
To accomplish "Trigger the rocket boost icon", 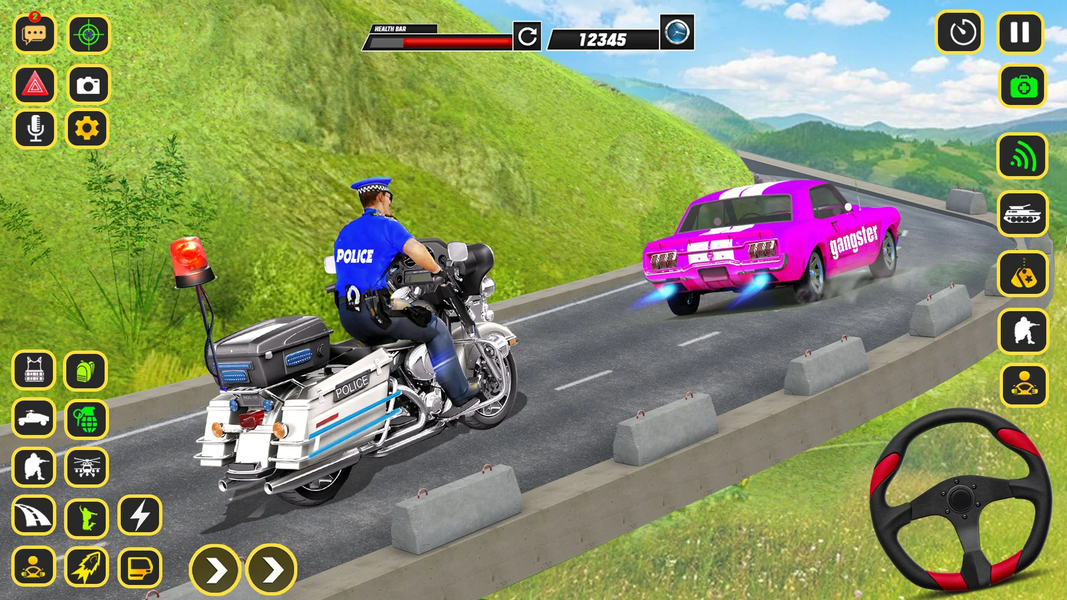I will point(86,567).
